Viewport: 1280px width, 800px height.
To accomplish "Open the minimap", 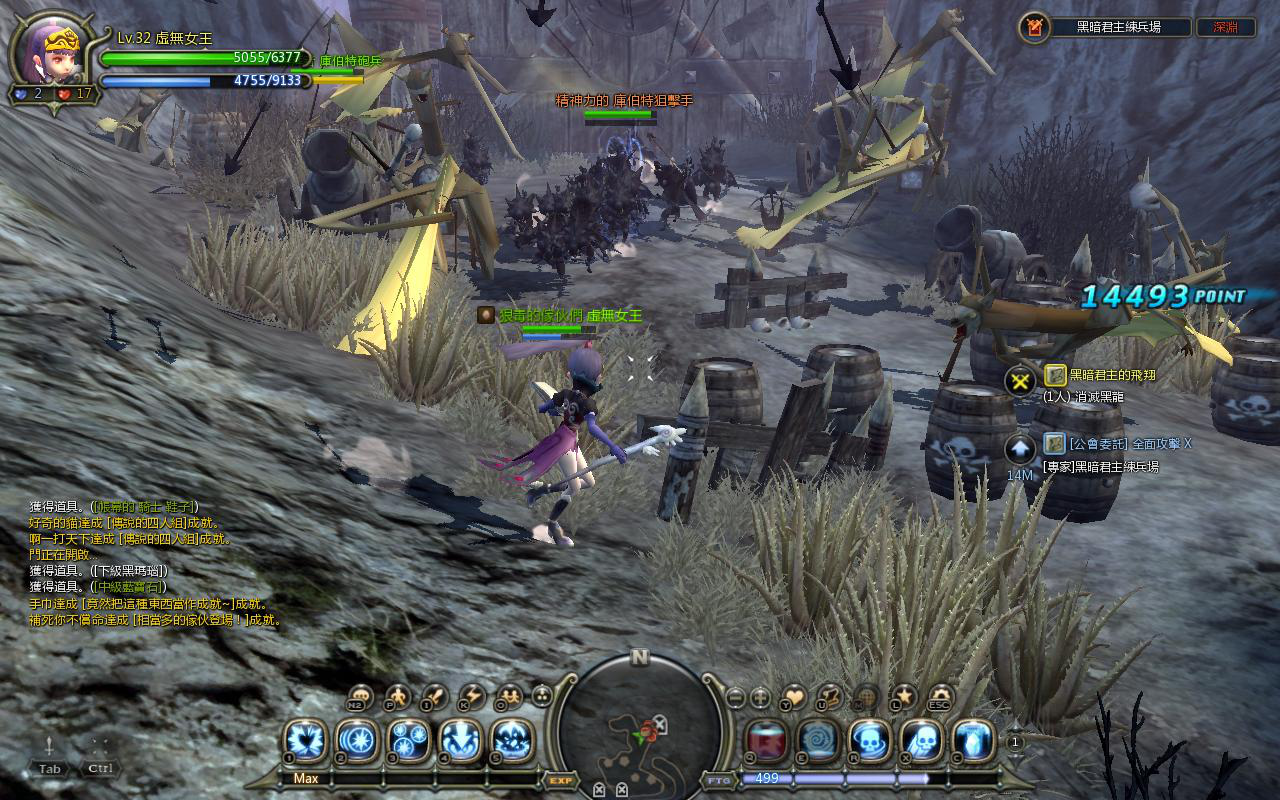I will pos(640,725).
